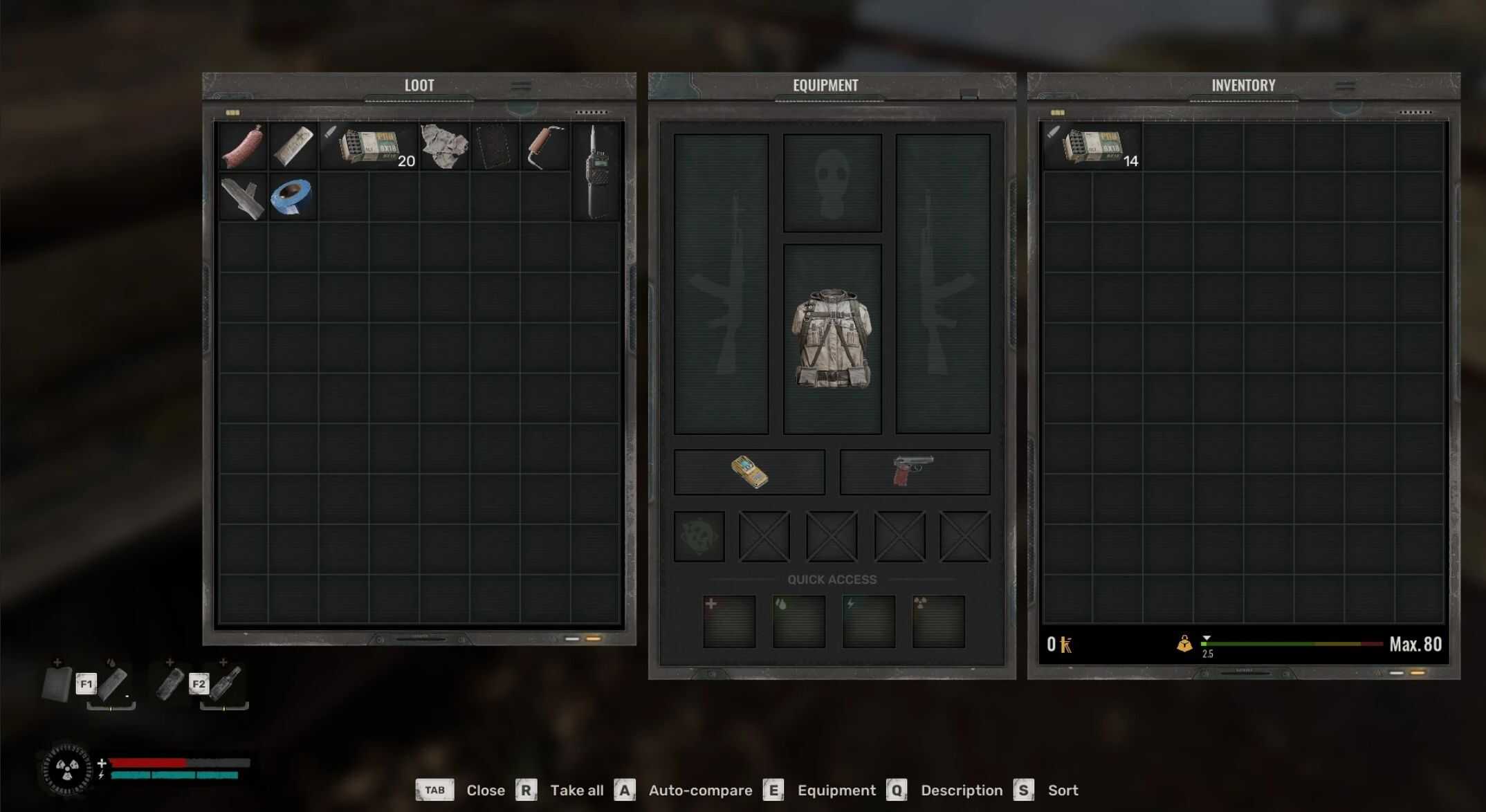1486x812 pixels.
Task: Select the walkie-talkie radio in loot
Action: click(x=596, y=172)
